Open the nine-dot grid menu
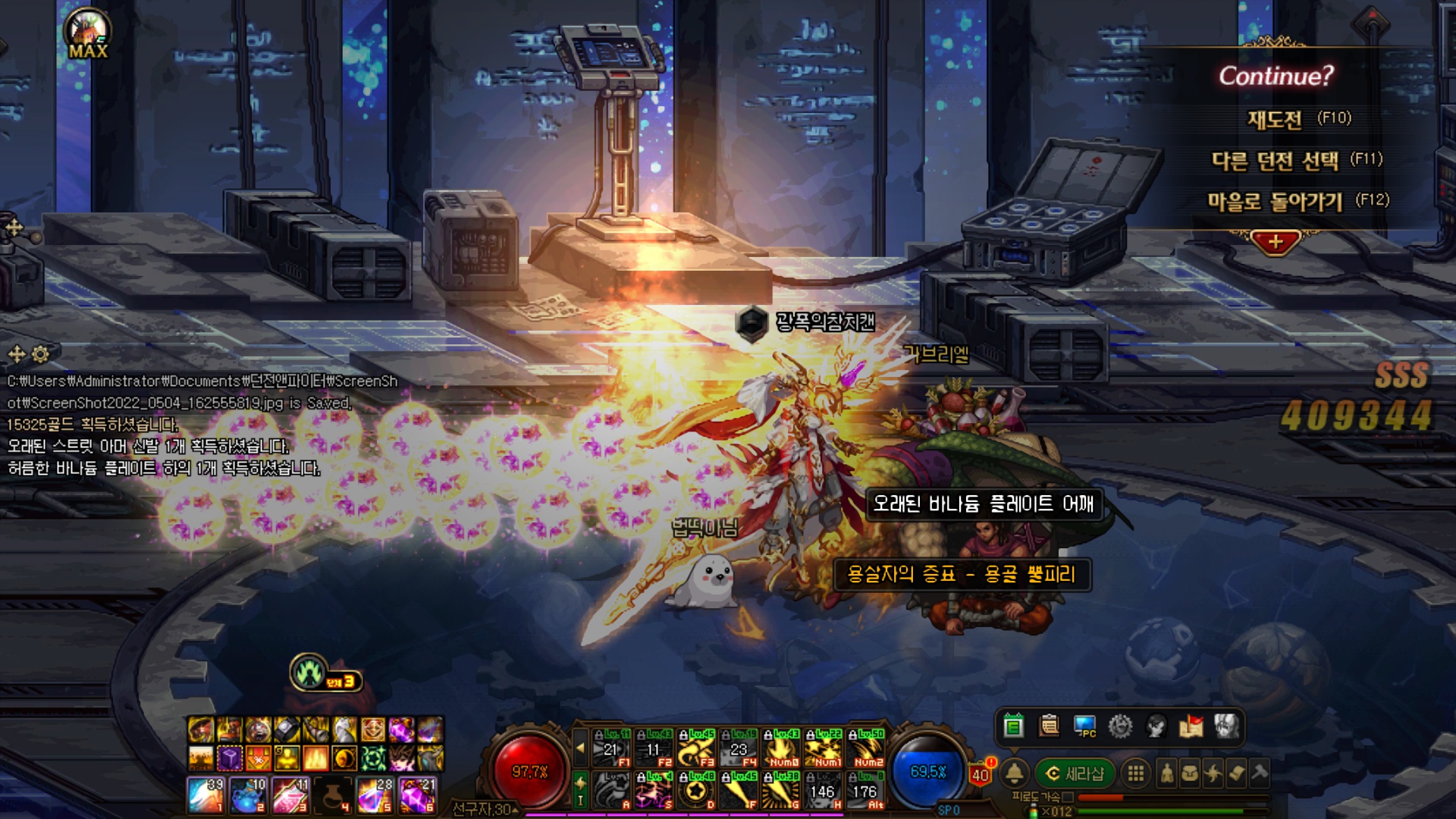1456x819 pixels. click(x=1135, y=773)
